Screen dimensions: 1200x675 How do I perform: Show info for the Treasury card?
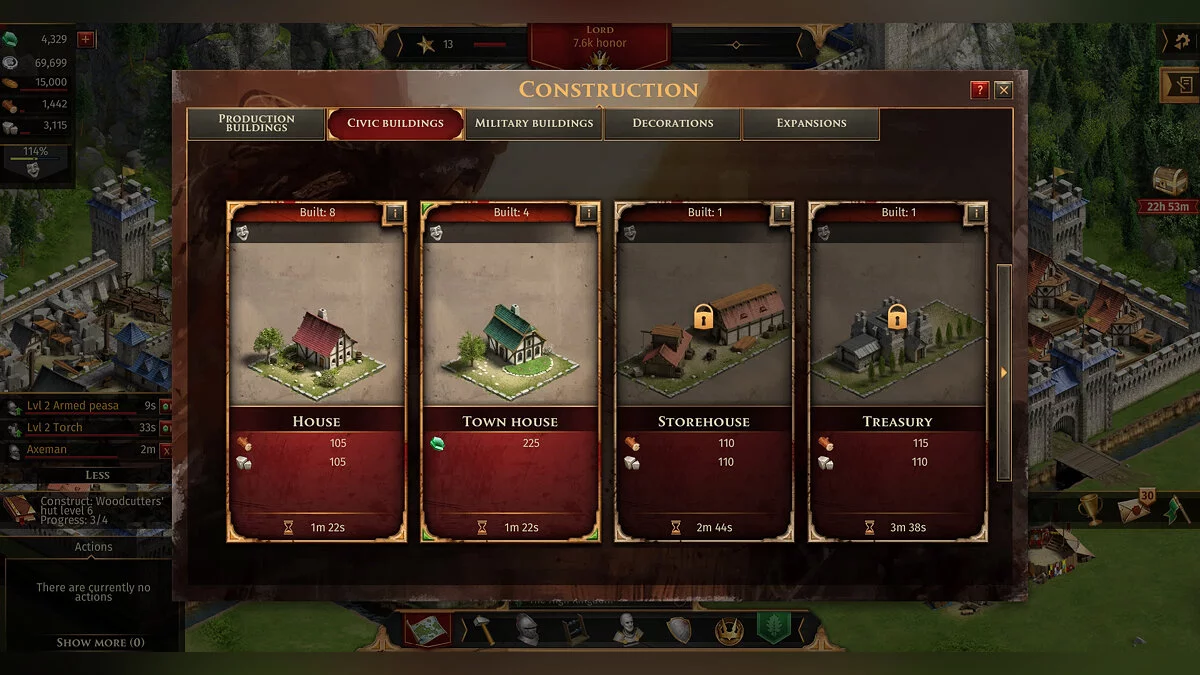pyautogui.click(x=976, y=213)
